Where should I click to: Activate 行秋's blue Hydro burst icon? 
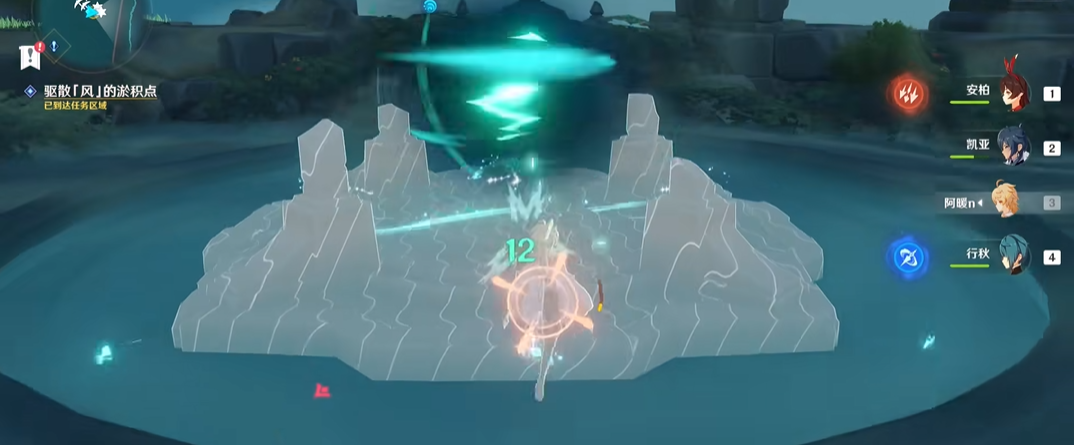pyautogui.click(x=907, y=257)
